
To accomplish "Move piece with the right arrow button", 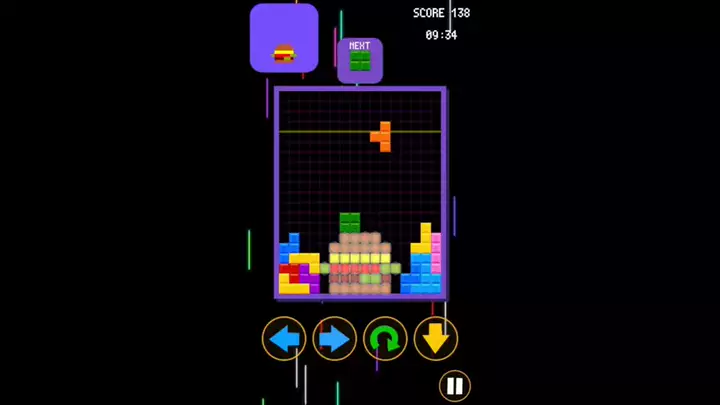I will tap(335, 339).
